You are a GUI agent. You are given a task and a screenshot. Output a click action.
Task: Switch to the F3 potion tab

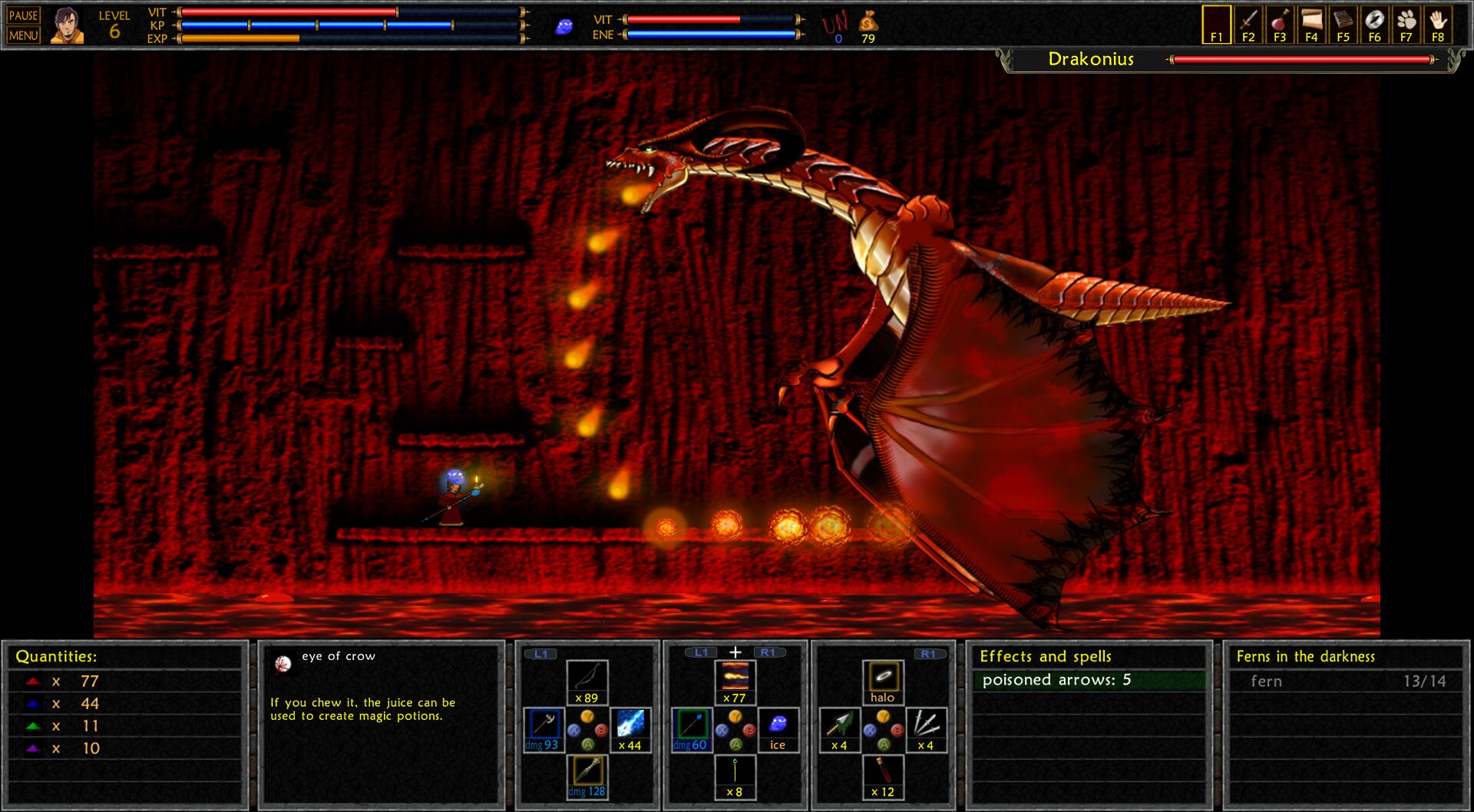(x=1280, y=25)
